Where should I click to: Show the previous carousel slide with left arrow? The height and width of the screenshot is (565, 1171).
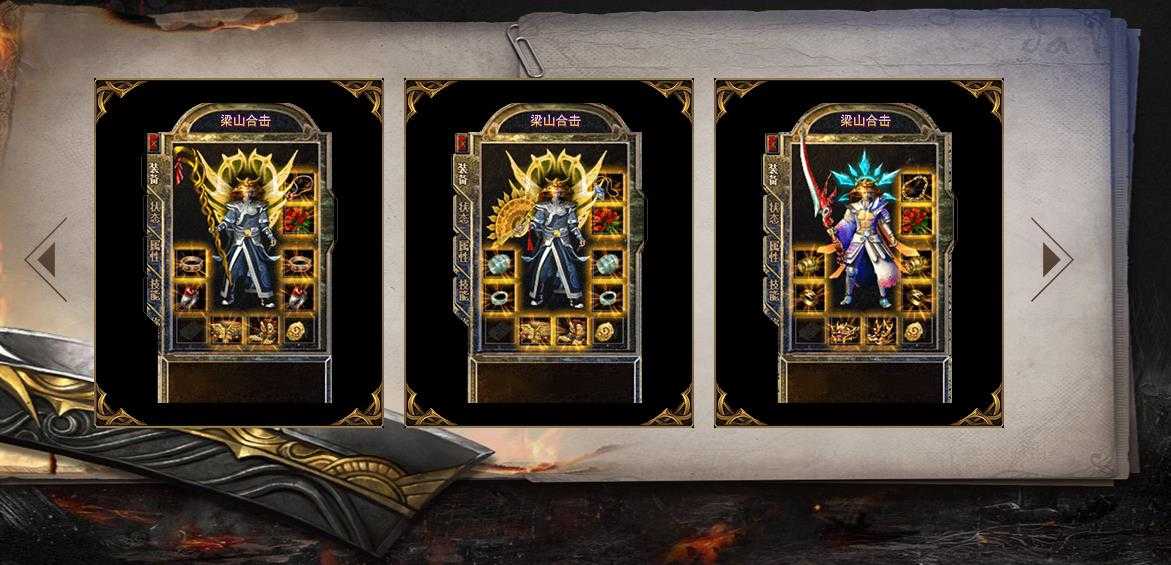tap(46, 260)
